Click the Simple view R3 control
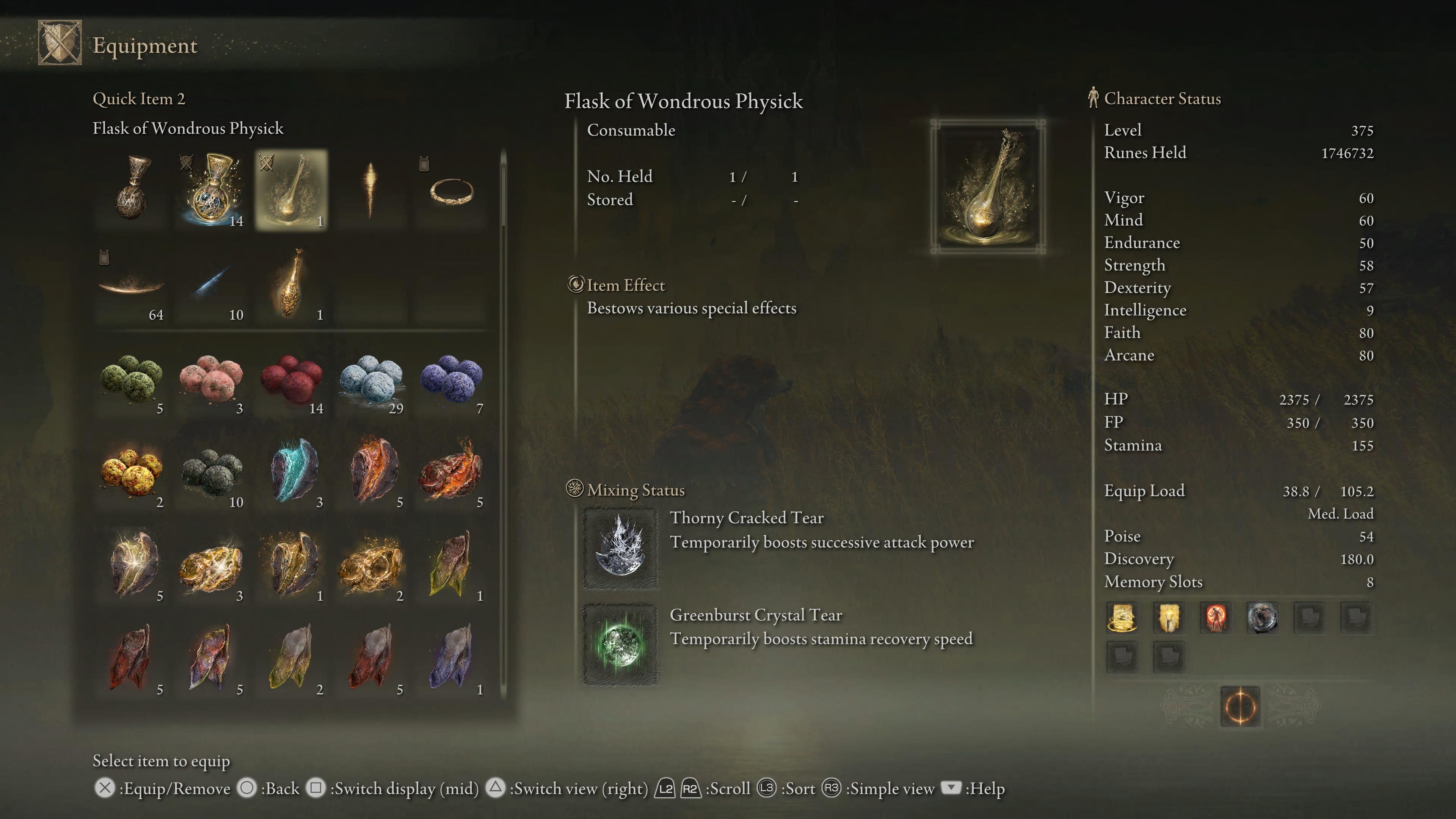 [833, 788]
